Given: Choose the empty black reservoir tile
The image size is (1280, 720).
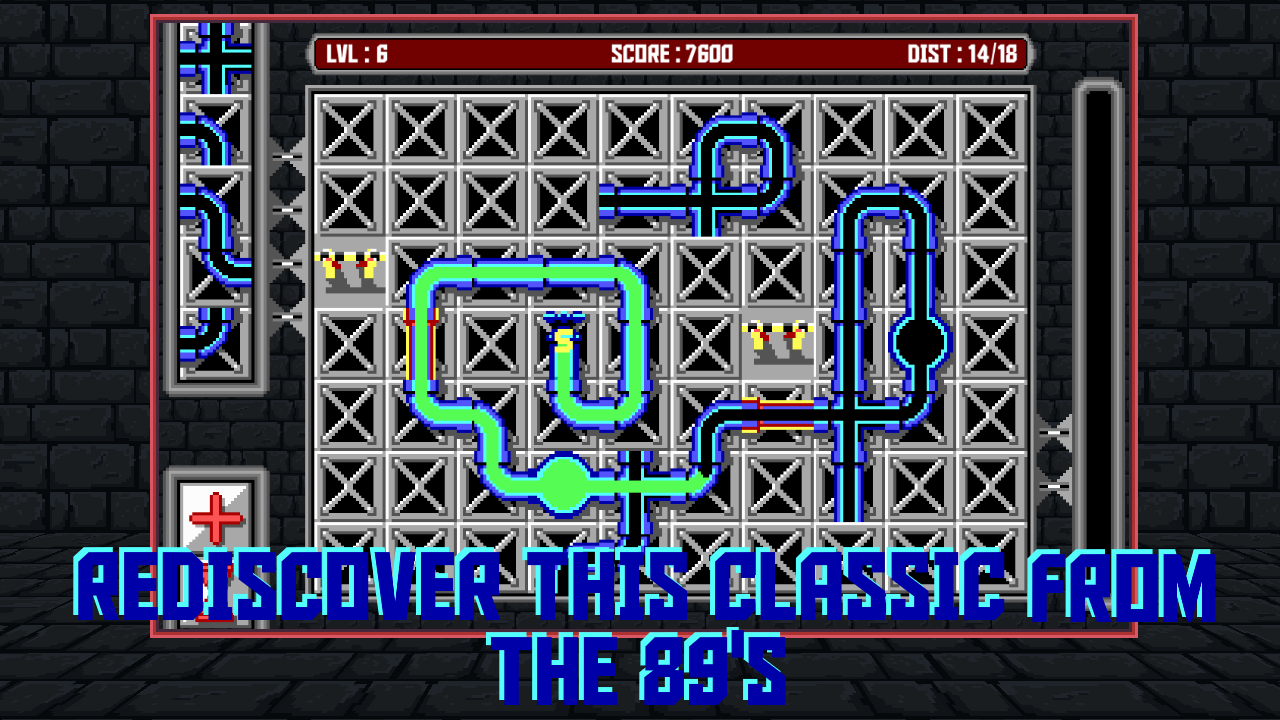Looking at the screenshot, I should (920, 343).
